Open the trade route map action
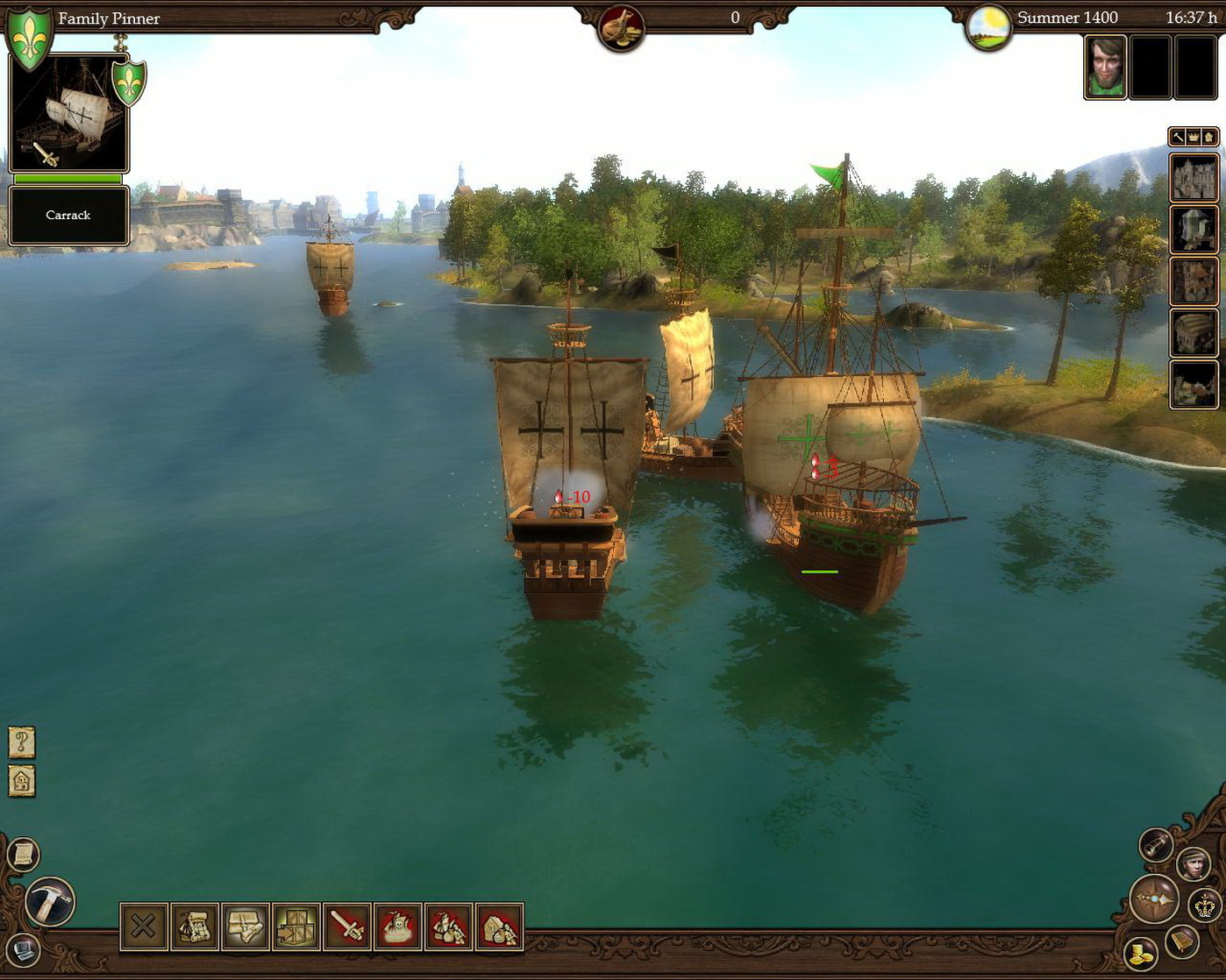 tap(195, 927)
